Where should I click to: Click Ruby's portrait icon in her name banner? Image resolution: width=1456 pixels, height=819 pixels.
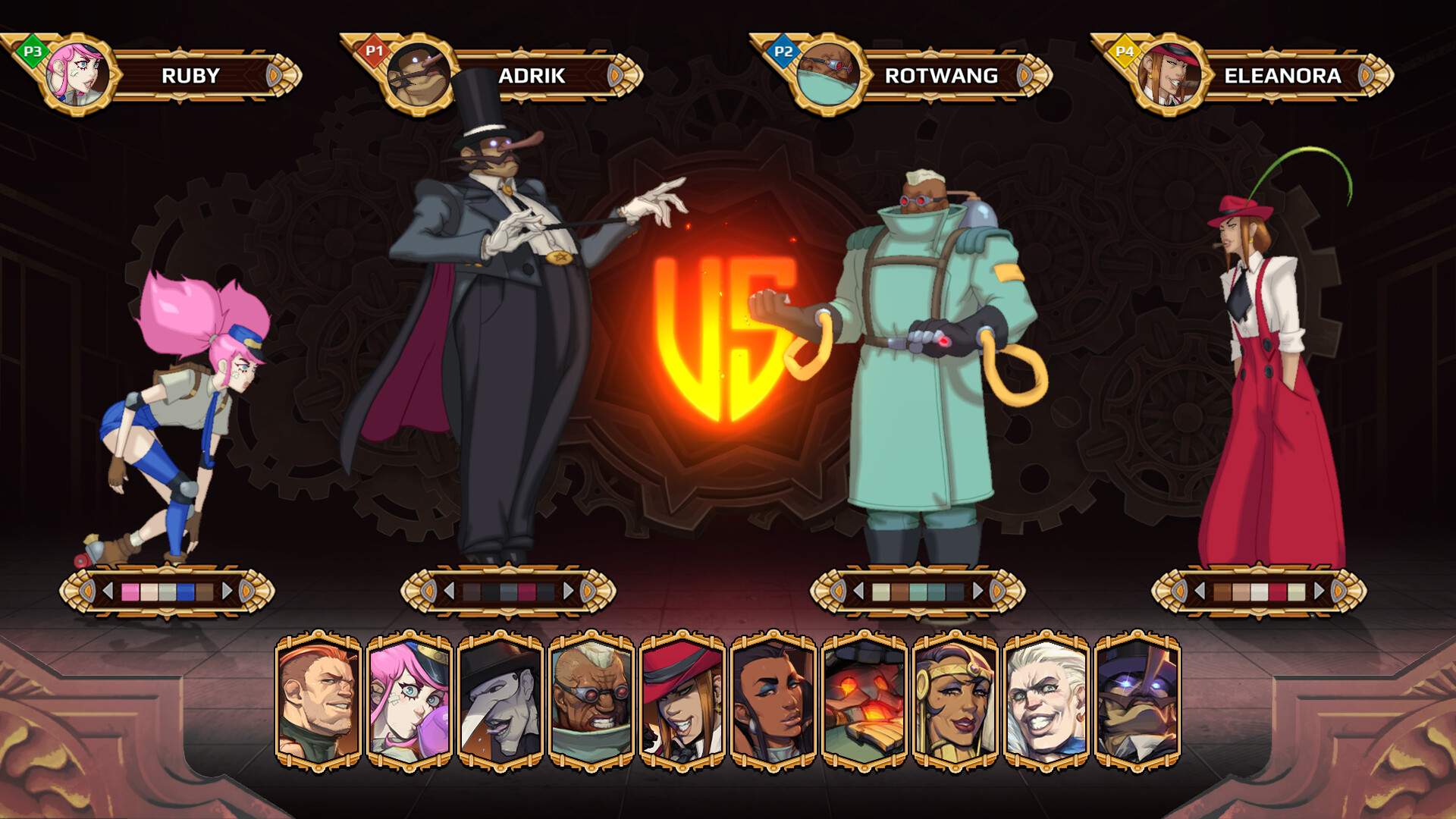76,74
